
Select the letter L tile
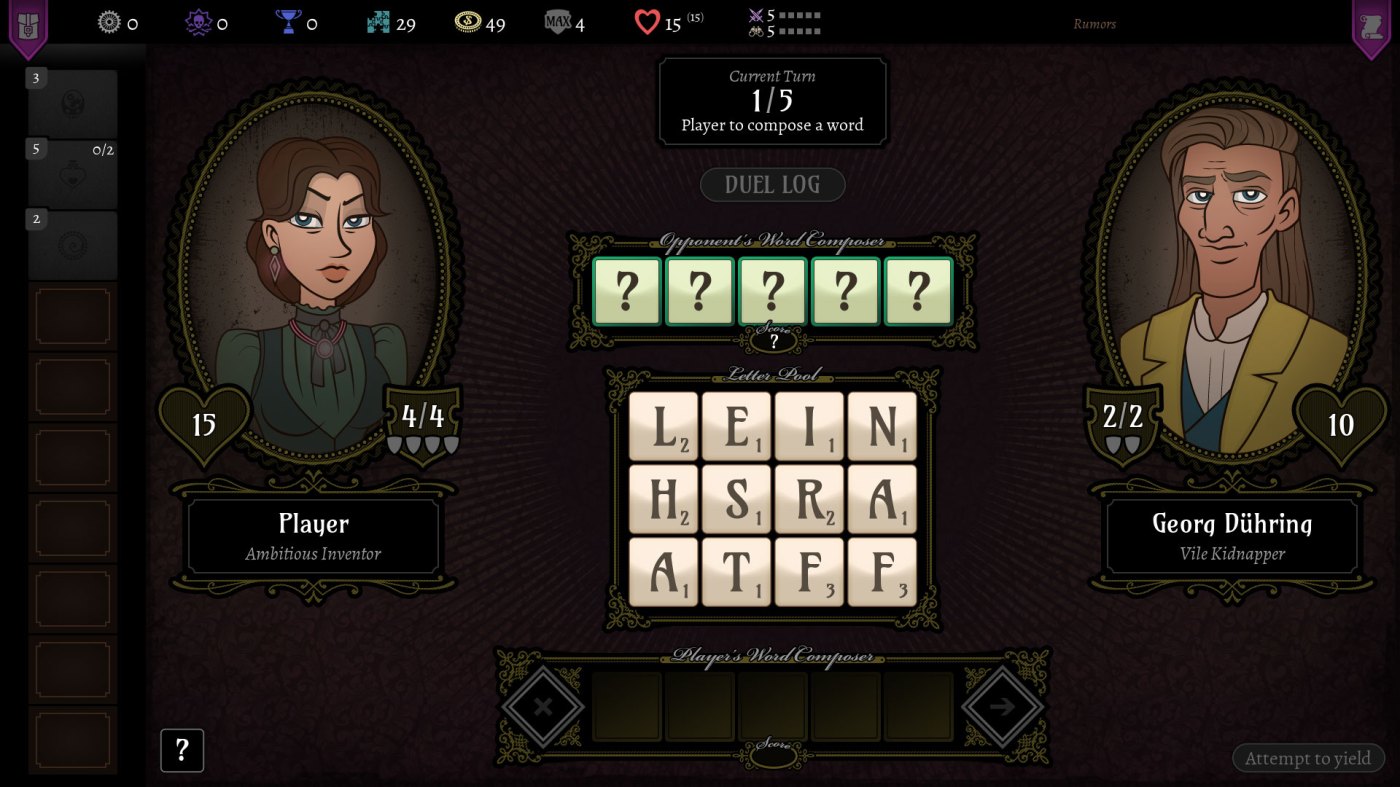coord(663,426)
